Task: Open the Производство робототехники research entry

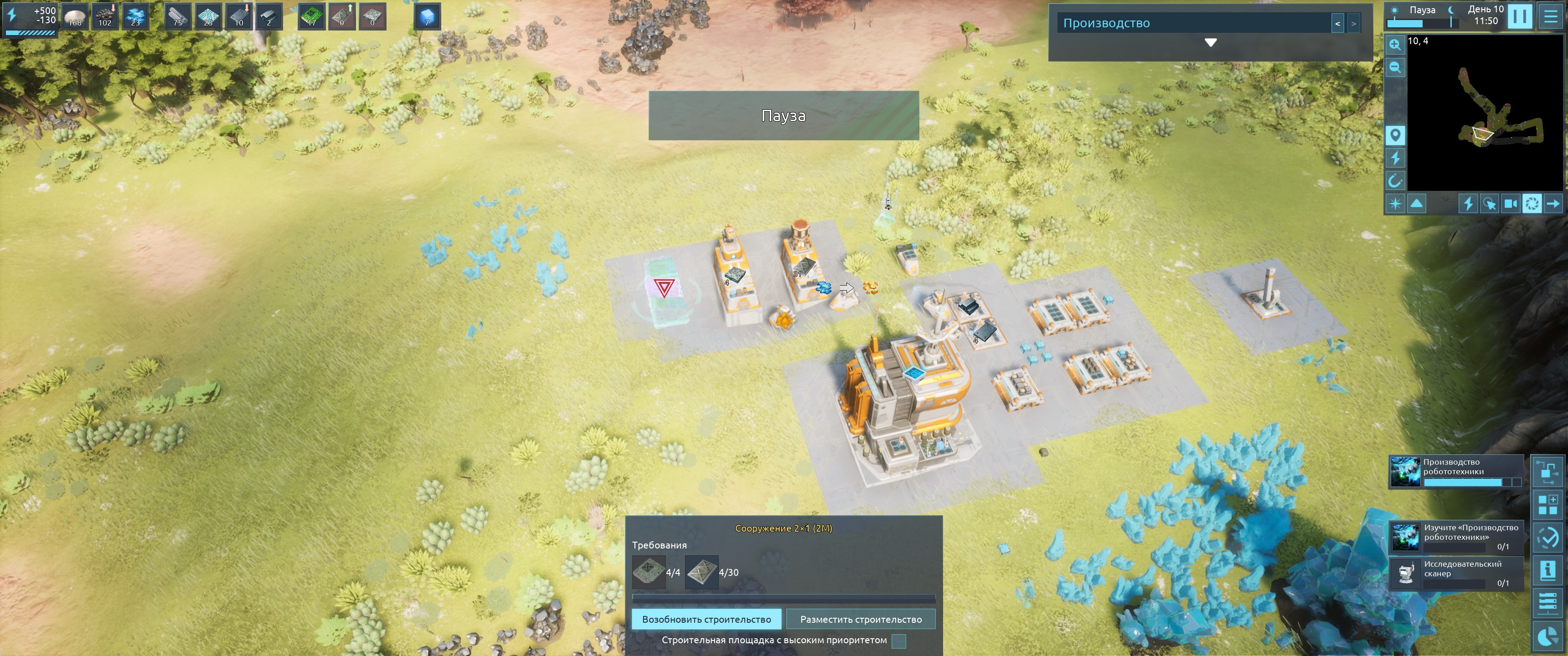Action: (x=1455, y=471)
